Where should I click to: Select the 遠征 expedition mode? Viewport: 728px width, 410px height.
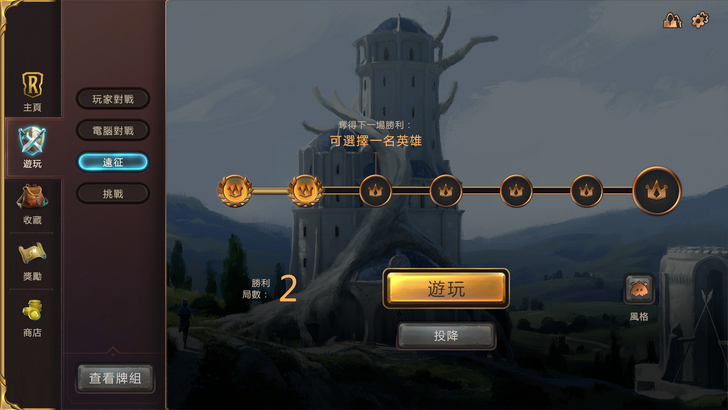[113, 161]
